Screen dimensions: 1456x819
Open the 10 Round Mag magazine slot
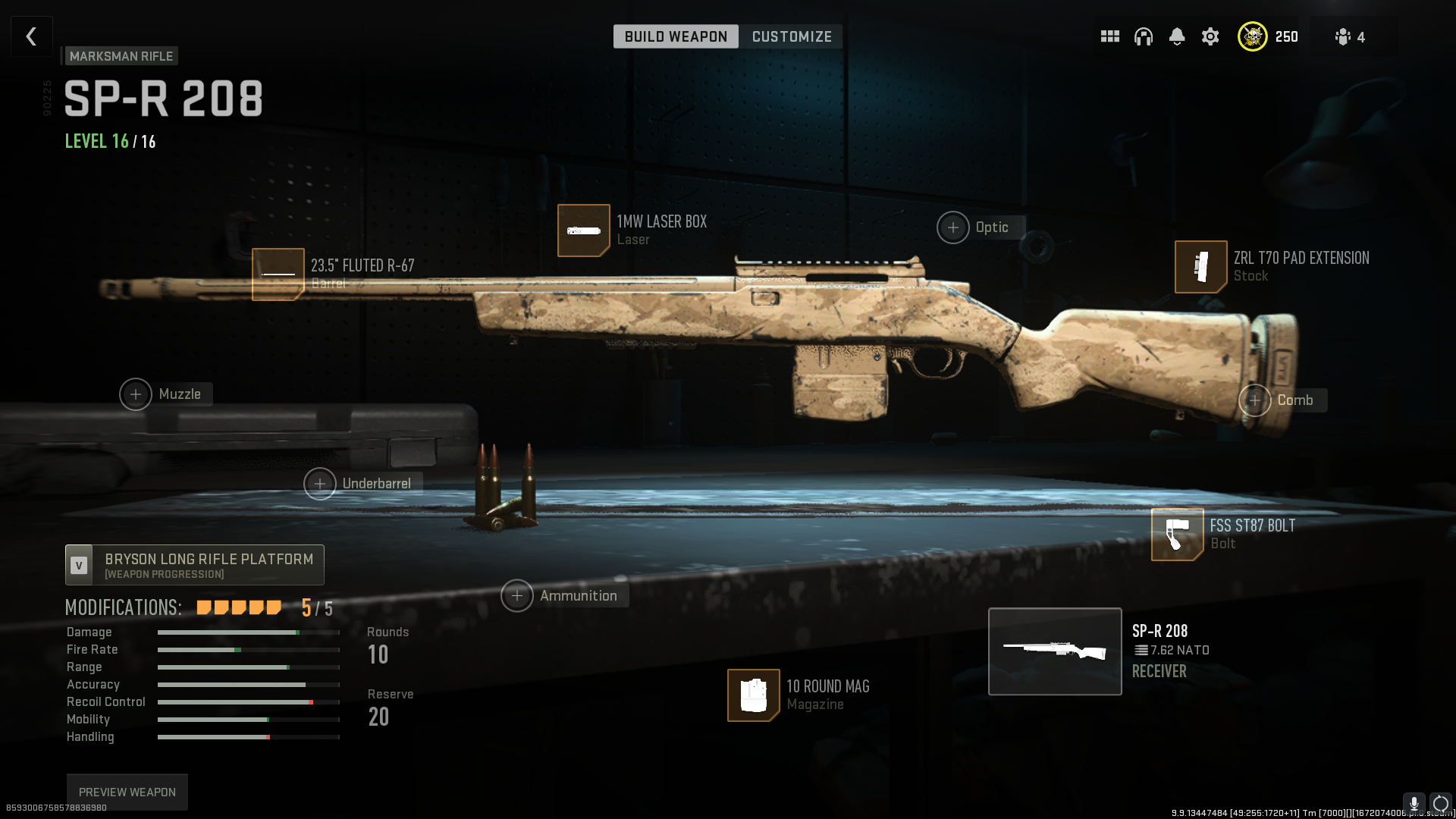(754, 695)
